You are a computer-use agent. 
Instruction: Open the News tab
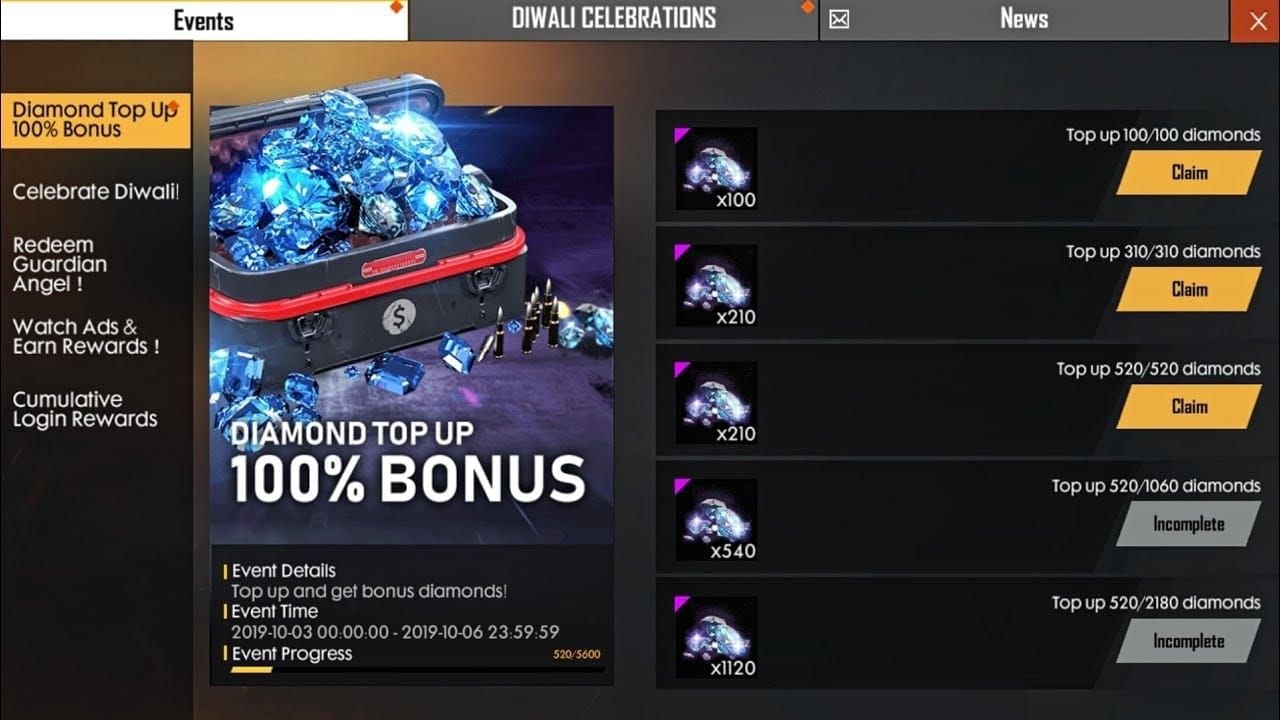(x=1023, y=17)
